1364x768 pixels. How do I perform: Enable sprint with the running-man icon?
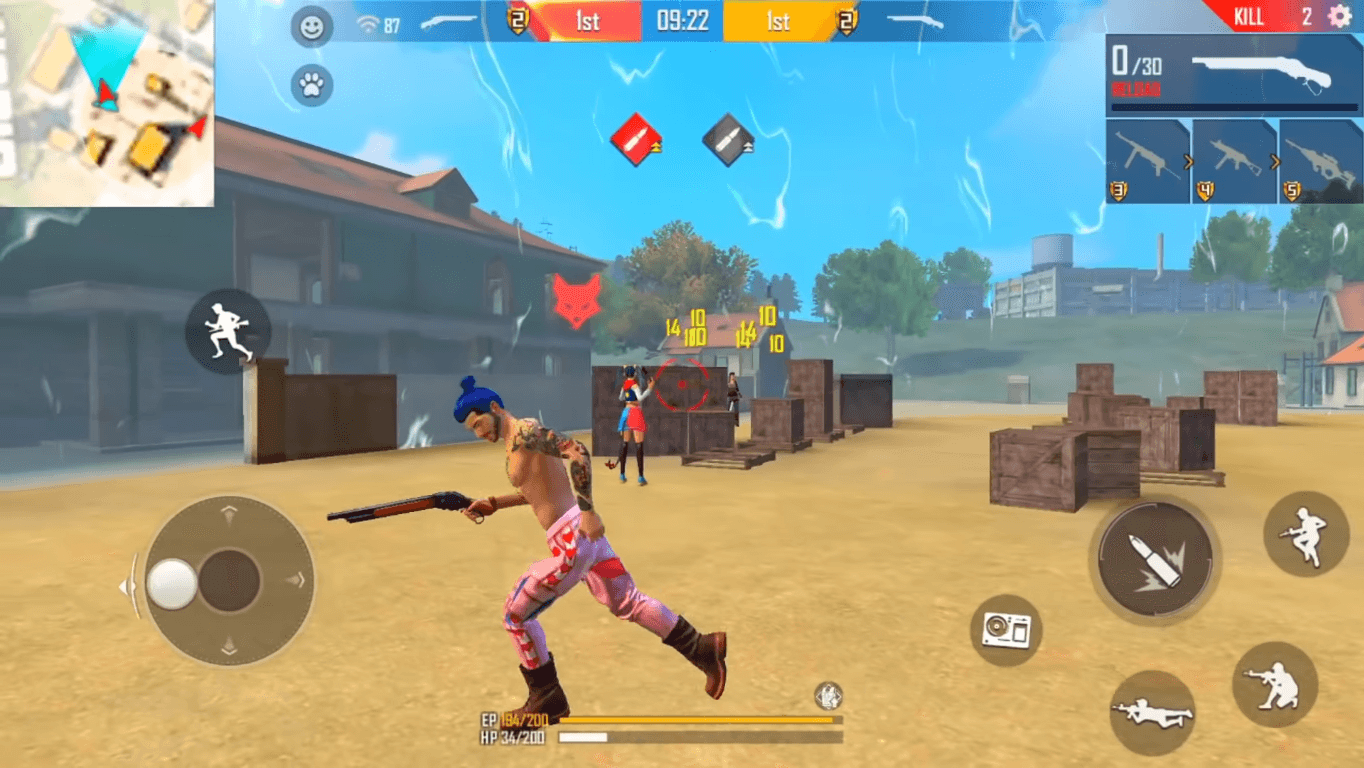point(228,330)
